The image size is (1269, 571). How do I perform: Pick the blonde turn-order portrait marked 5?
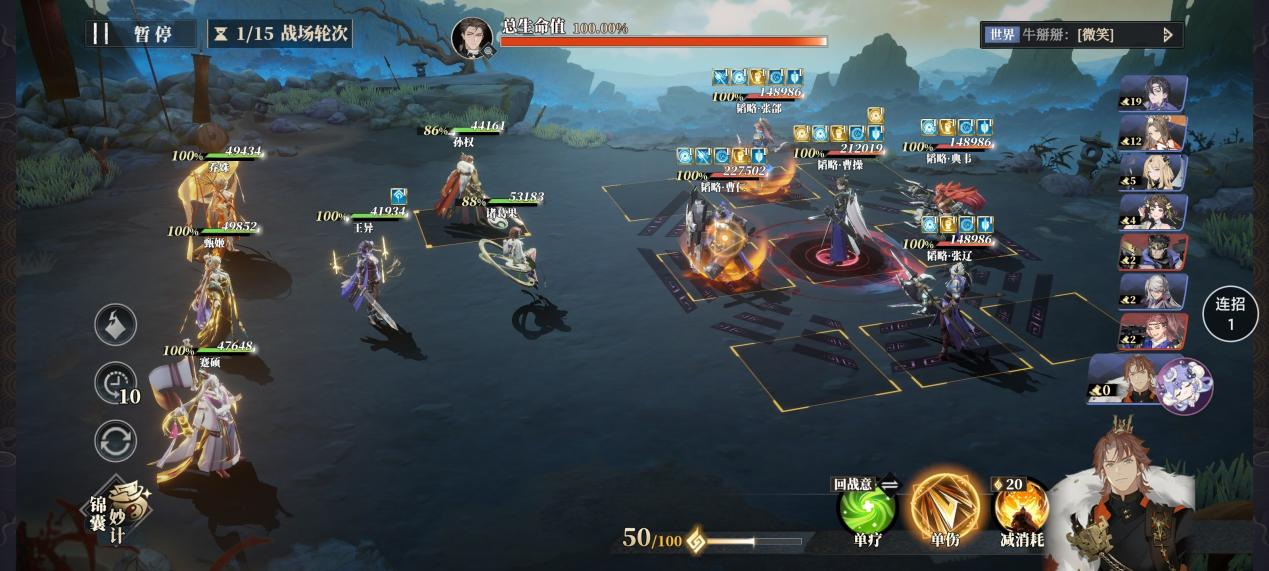click(1154, 172)
